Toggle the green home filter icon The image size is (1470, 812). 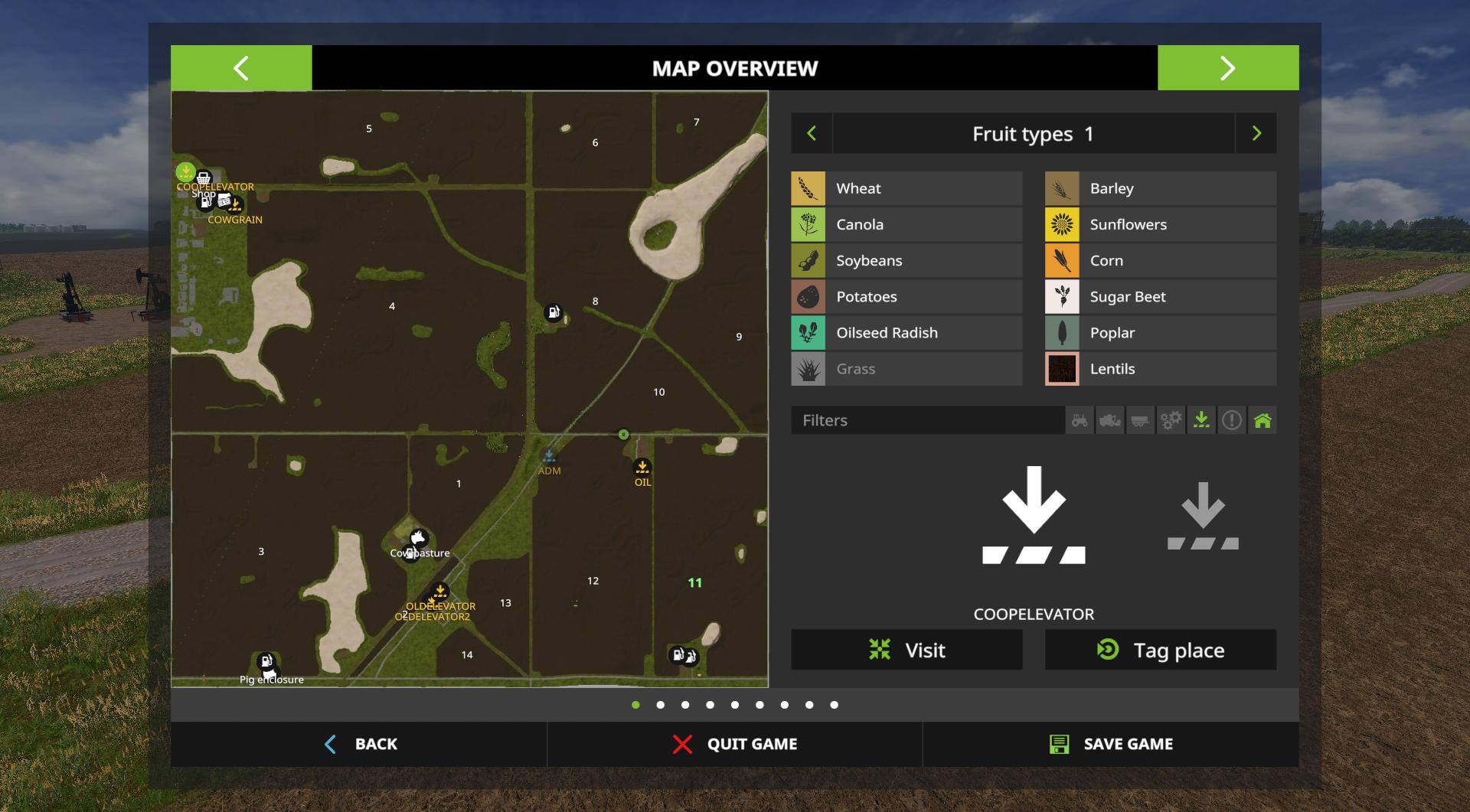[x=1263, y=420]
